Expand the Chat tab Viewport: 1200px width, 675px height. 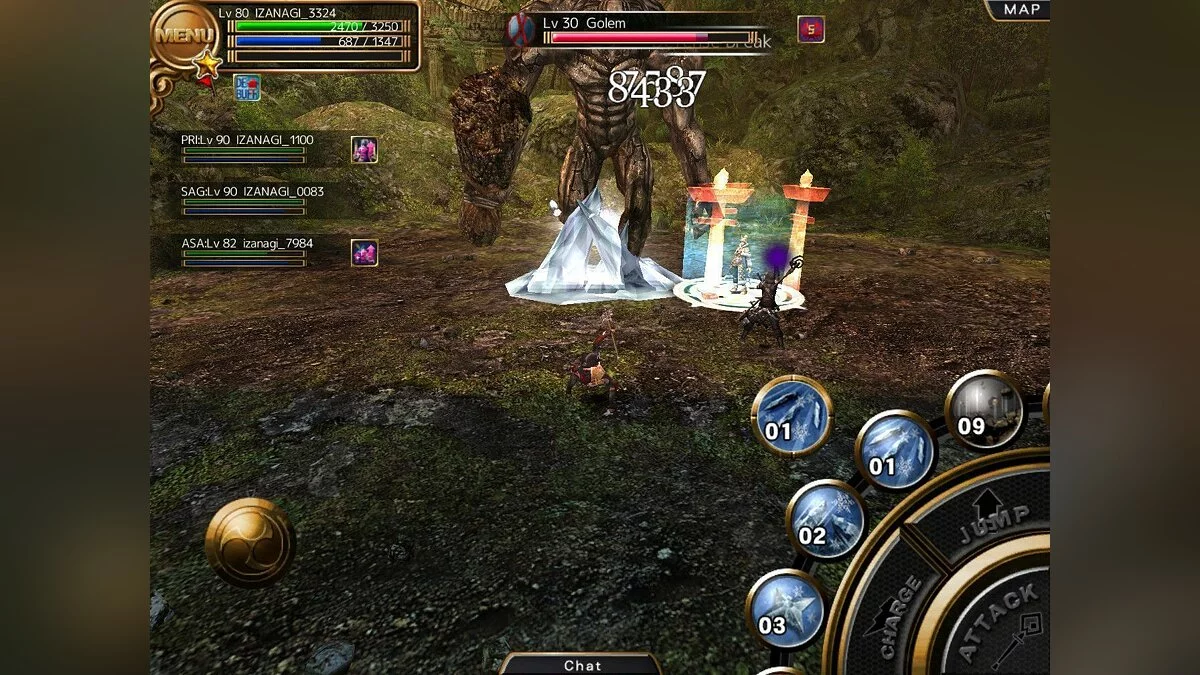click(582, 664)
